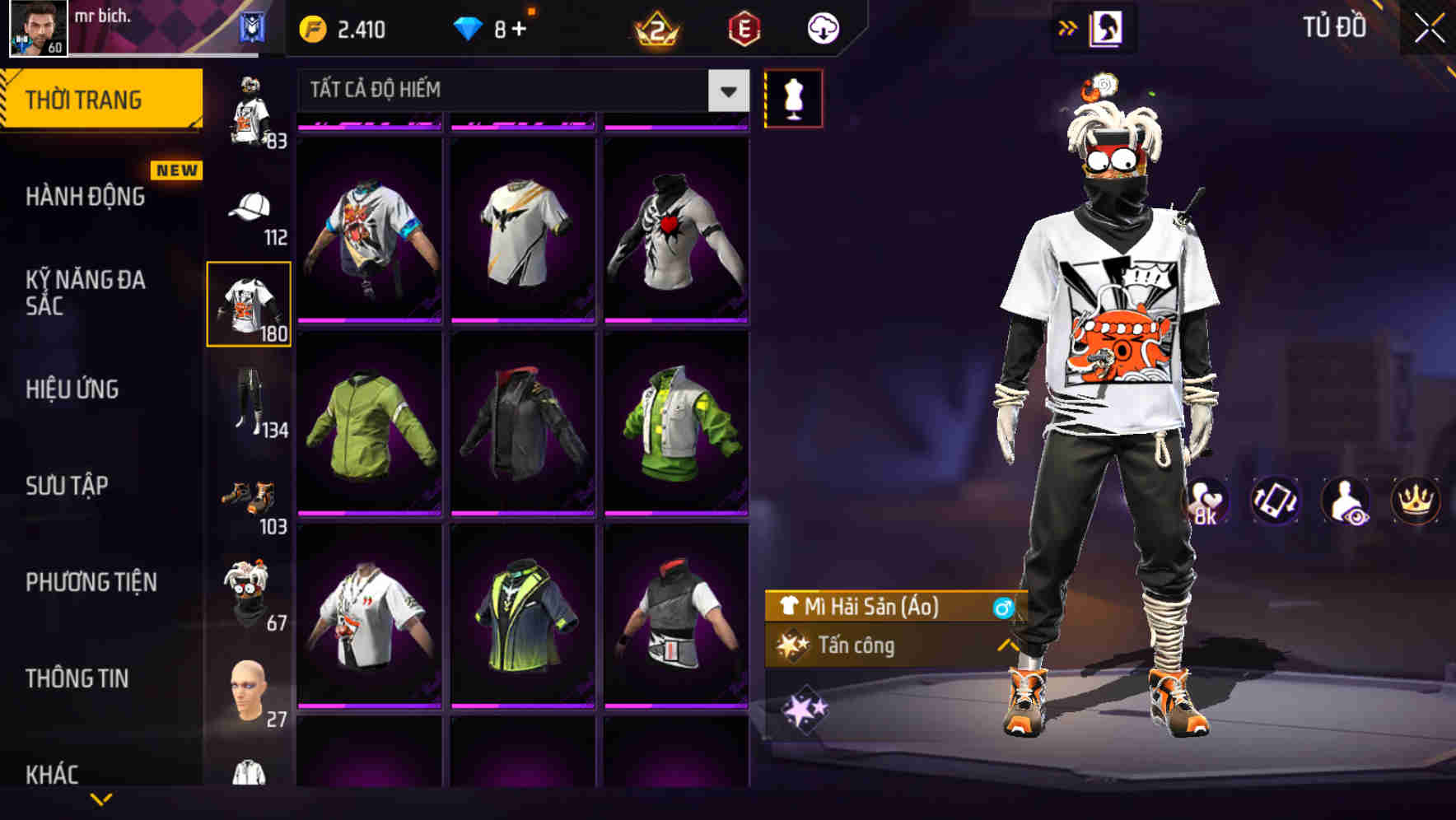The image size is (1456, 820).
Task: Open the TẤT CẢ ĐỘ HIẾM rarity dropdown
Action: pos(519,90)
